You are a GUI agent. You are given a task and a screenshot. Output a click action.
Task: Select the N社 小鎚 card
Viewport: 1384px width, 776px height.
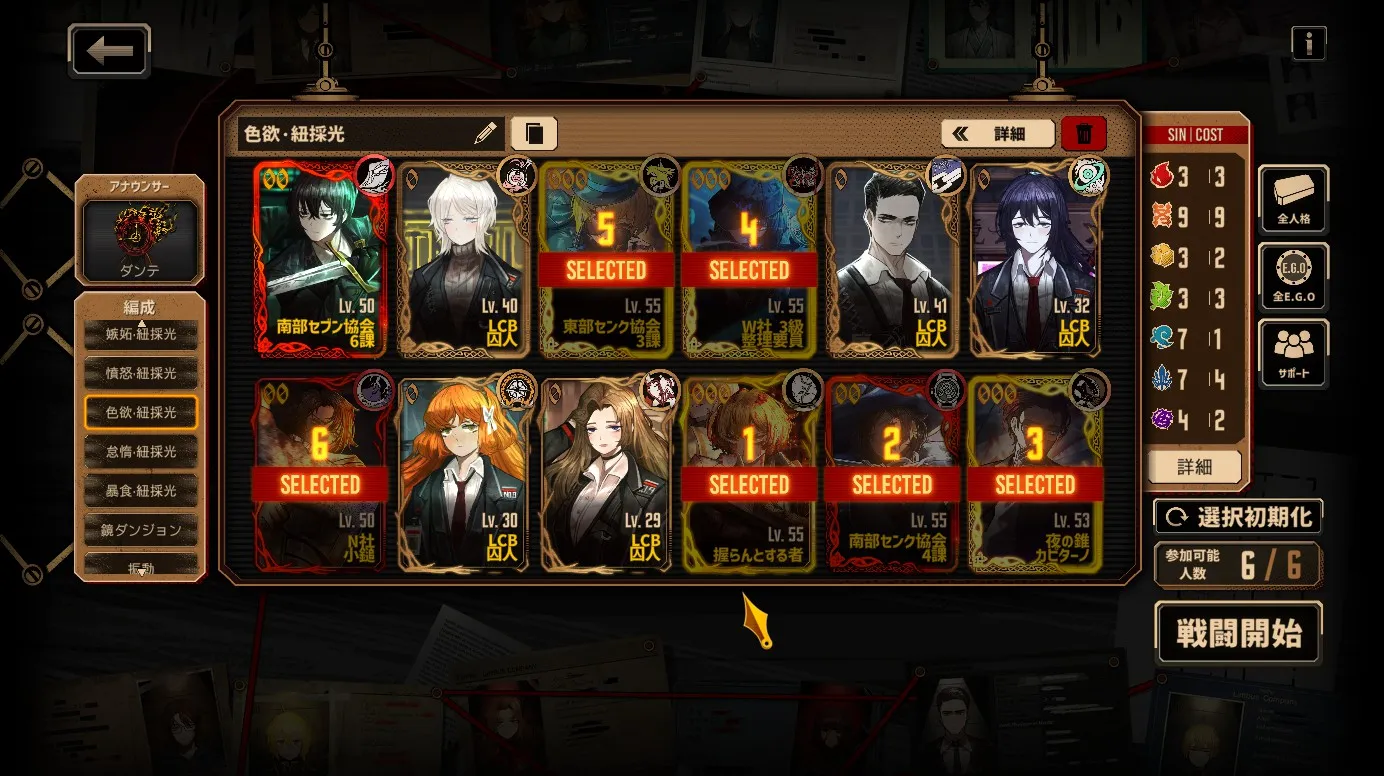(320, 475)
